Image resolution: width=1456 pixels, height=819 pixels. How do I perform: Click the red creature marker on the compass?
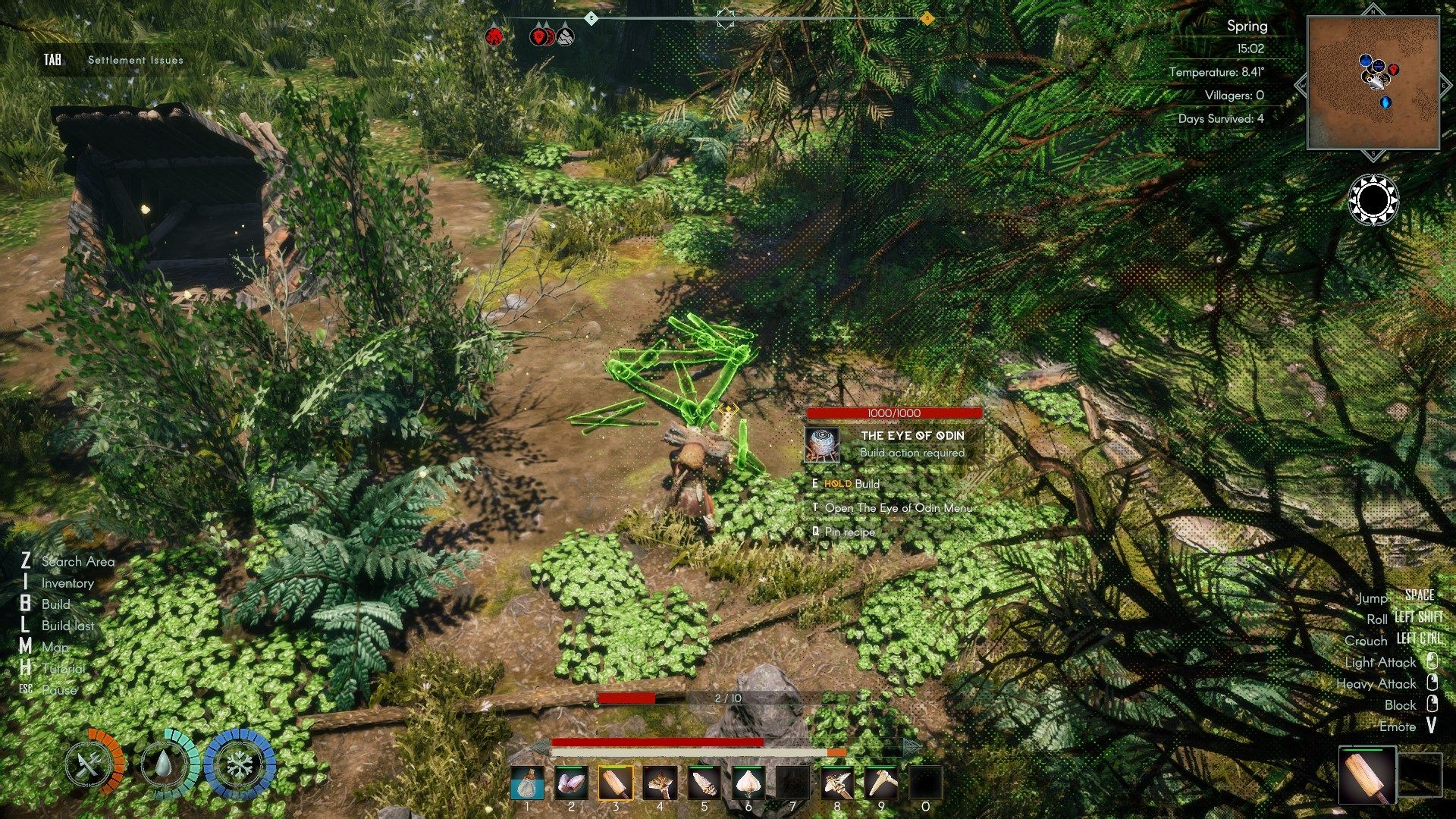(494, 35)
